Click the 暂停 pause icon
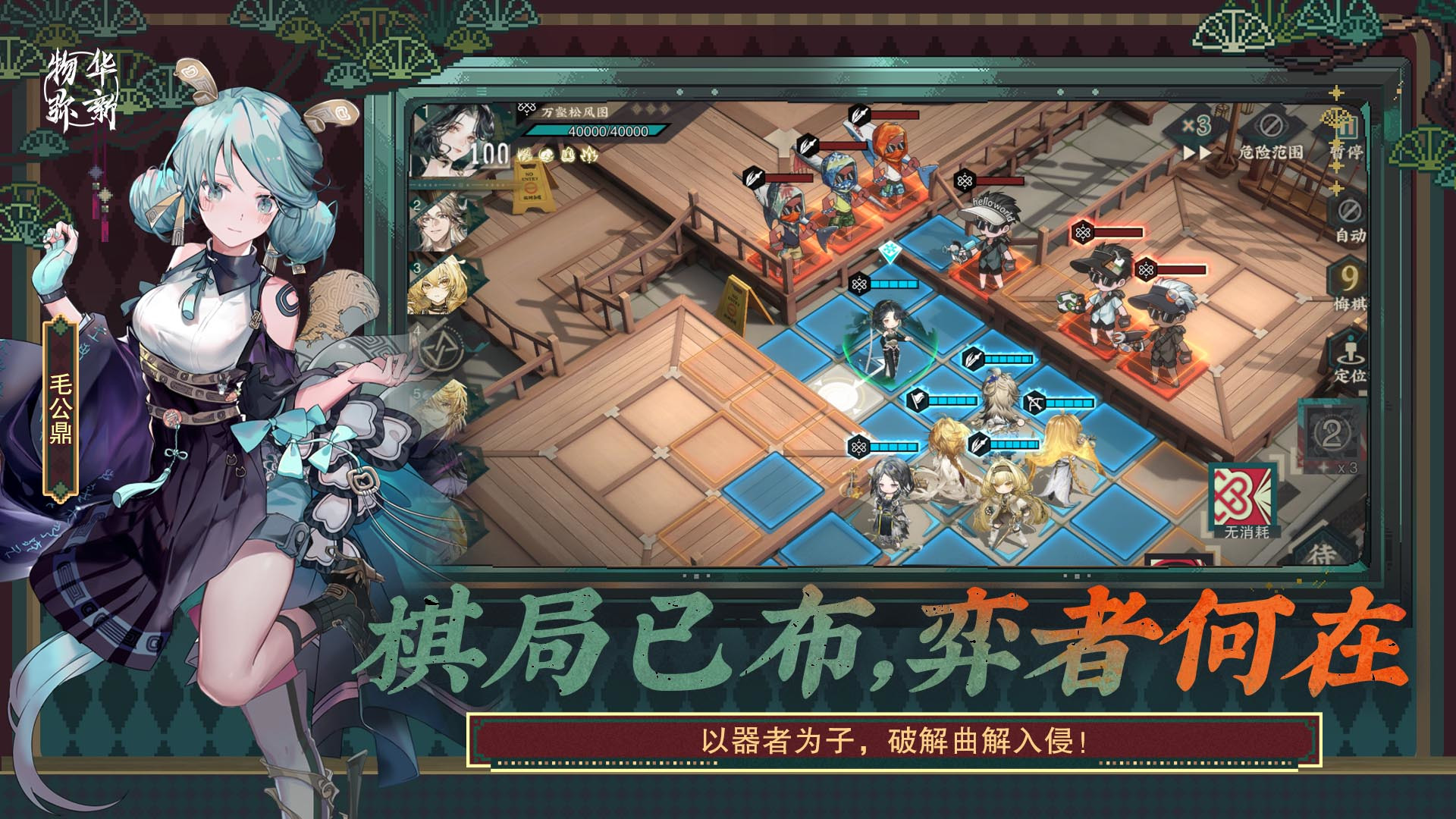1456x819 pixels. tap(1347, 129)
